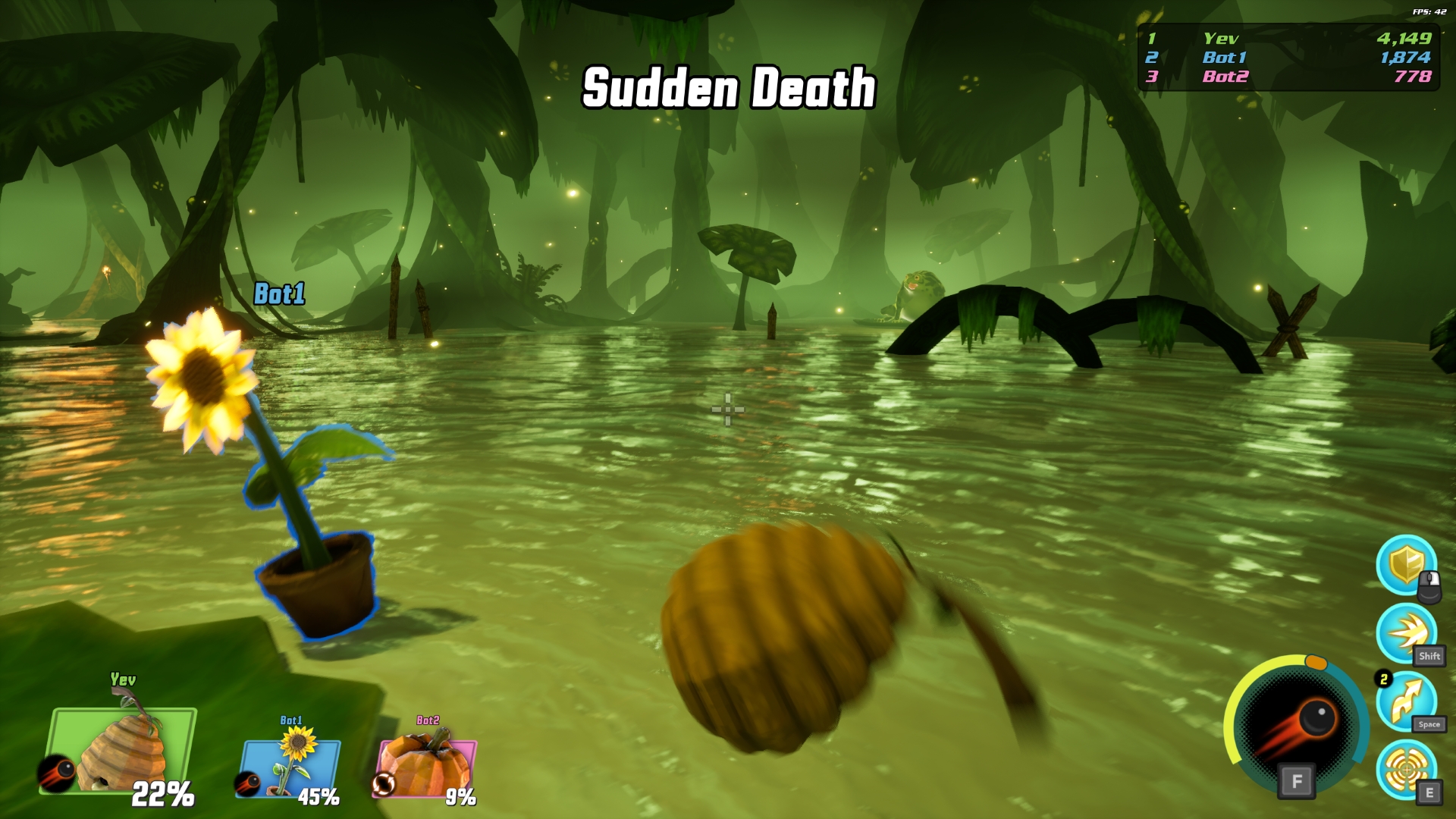
Task: Activate the crosshair target ability
Action: pos(1406,769)
